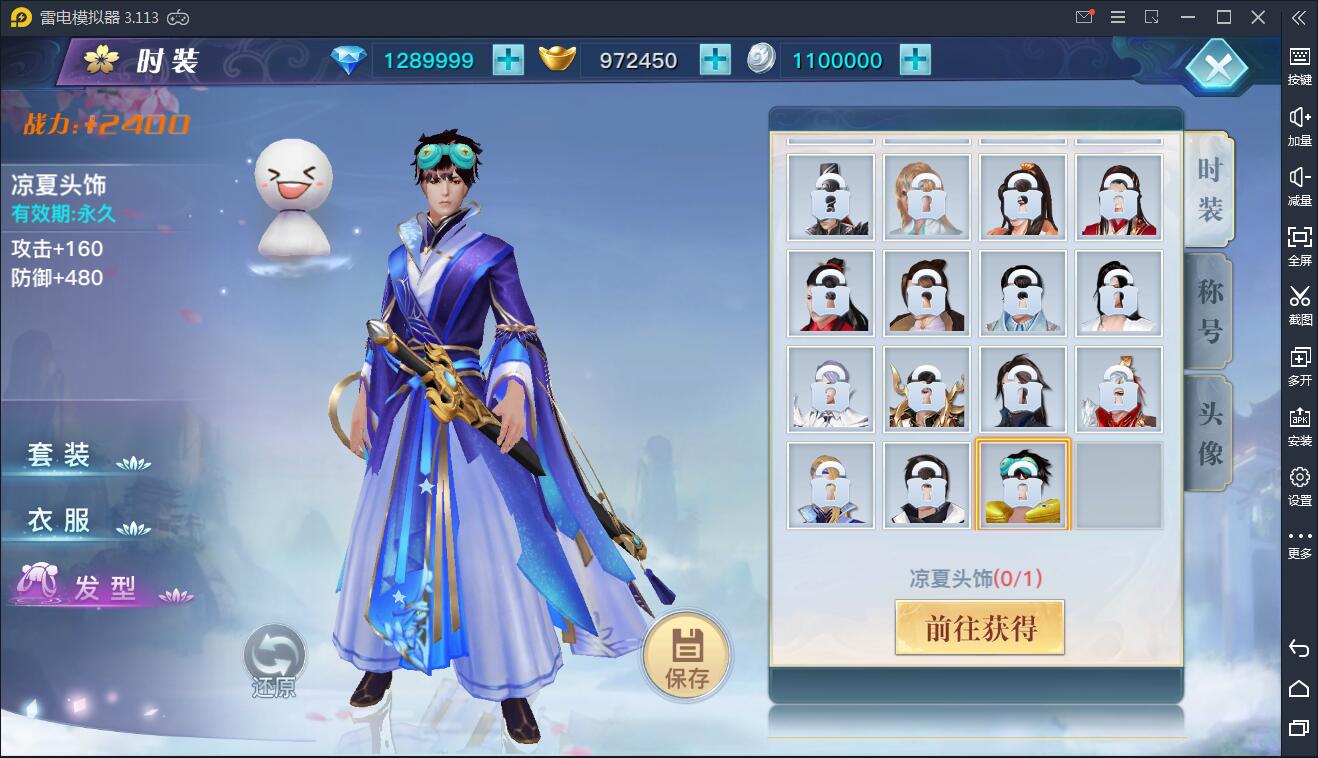The width and height of the screenshot is (1318, 758).
Task: Select the highlighted goggles hairstyle thumbnail
Action: (x=1022, y=484)
